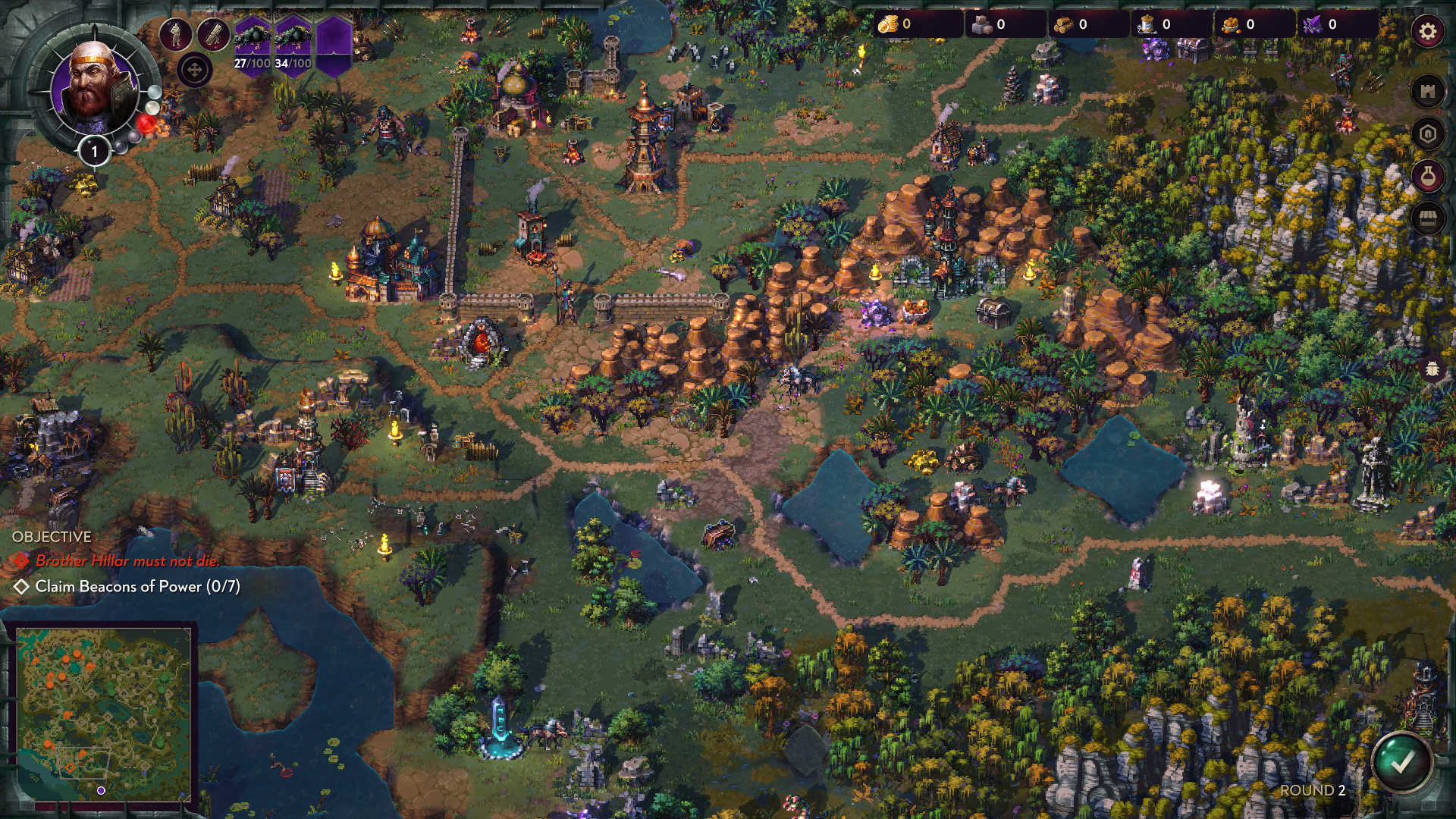This screenshot has width=1456, height=819.
Task: Open the gear settings menu
Action: (x=1427, y=32)
